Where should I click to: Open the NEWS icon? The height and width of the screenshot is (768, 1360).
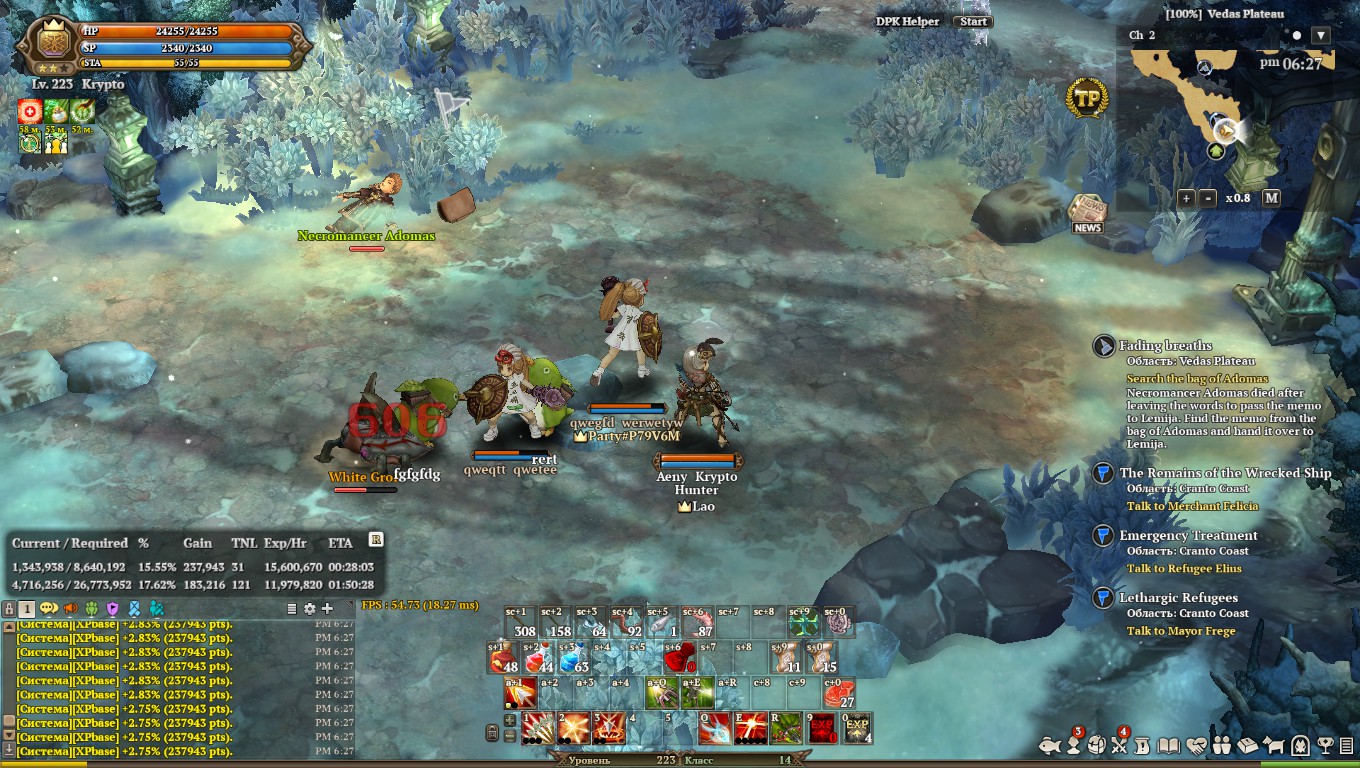click(x=1087, y=212)
